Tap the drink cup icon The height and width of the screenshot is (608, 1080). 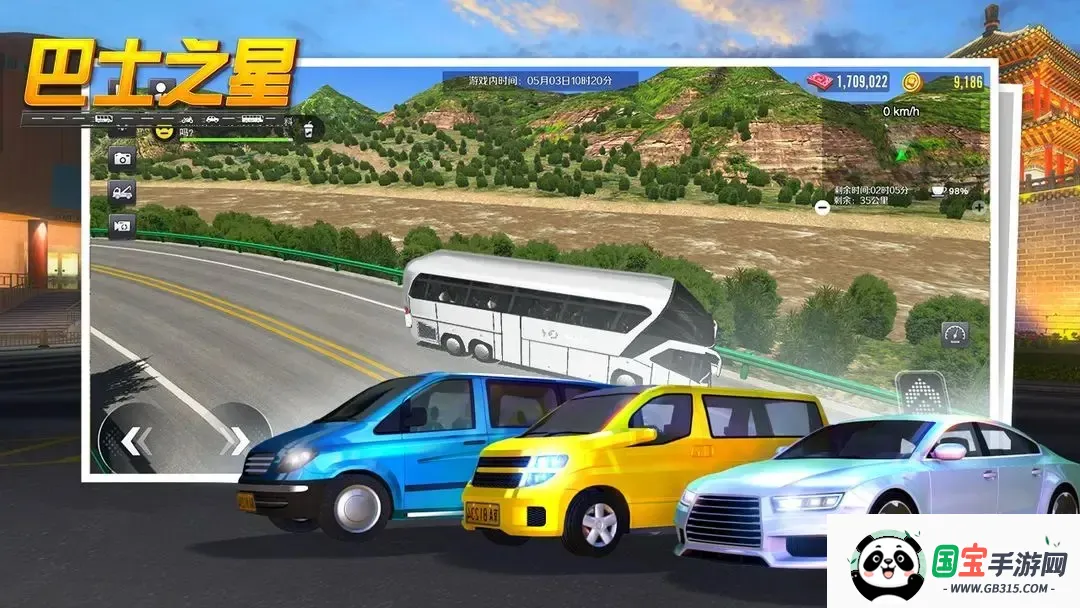(309, 129)
